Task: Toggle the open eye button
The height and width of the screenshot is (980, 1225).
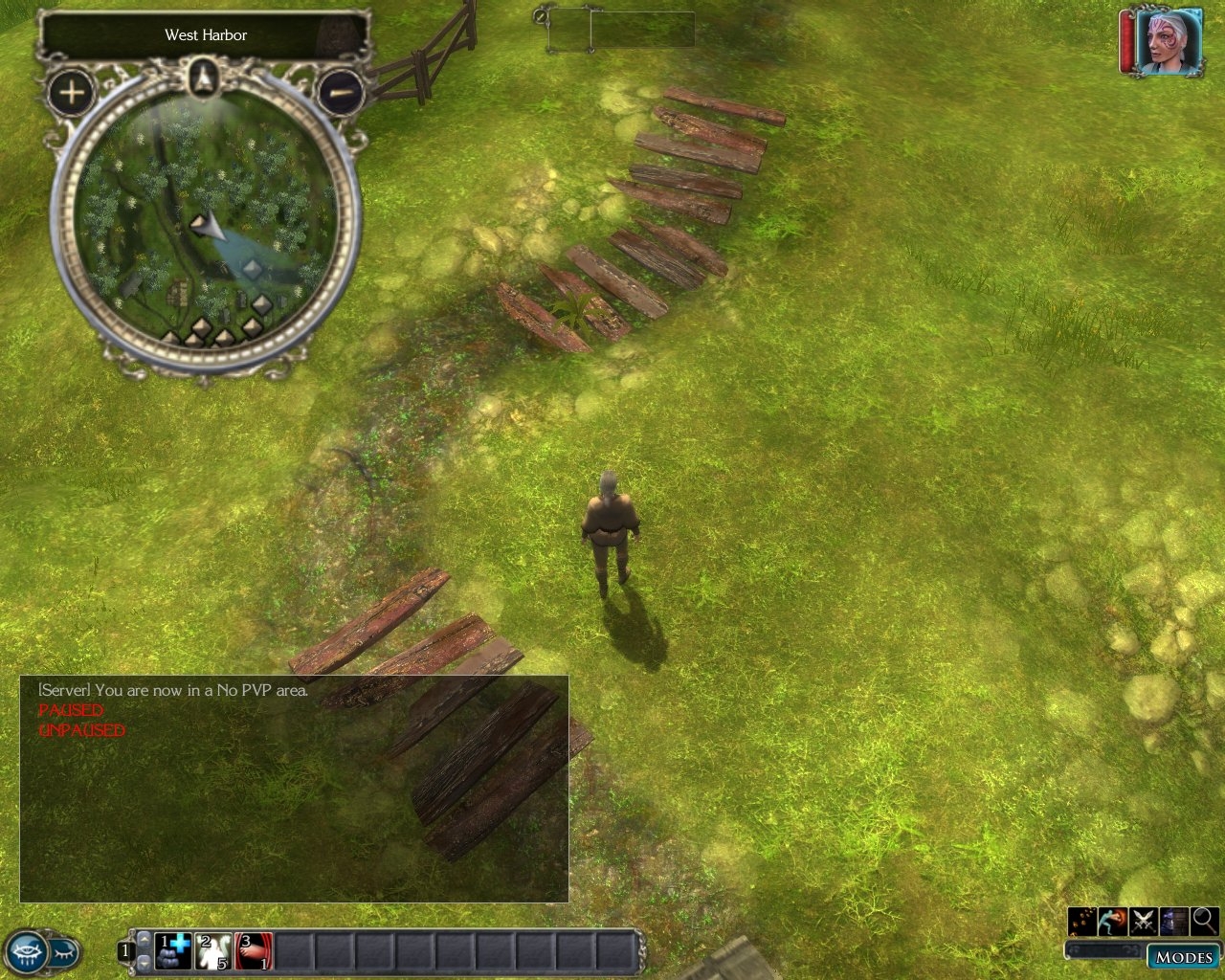Action: pos(27,952)
